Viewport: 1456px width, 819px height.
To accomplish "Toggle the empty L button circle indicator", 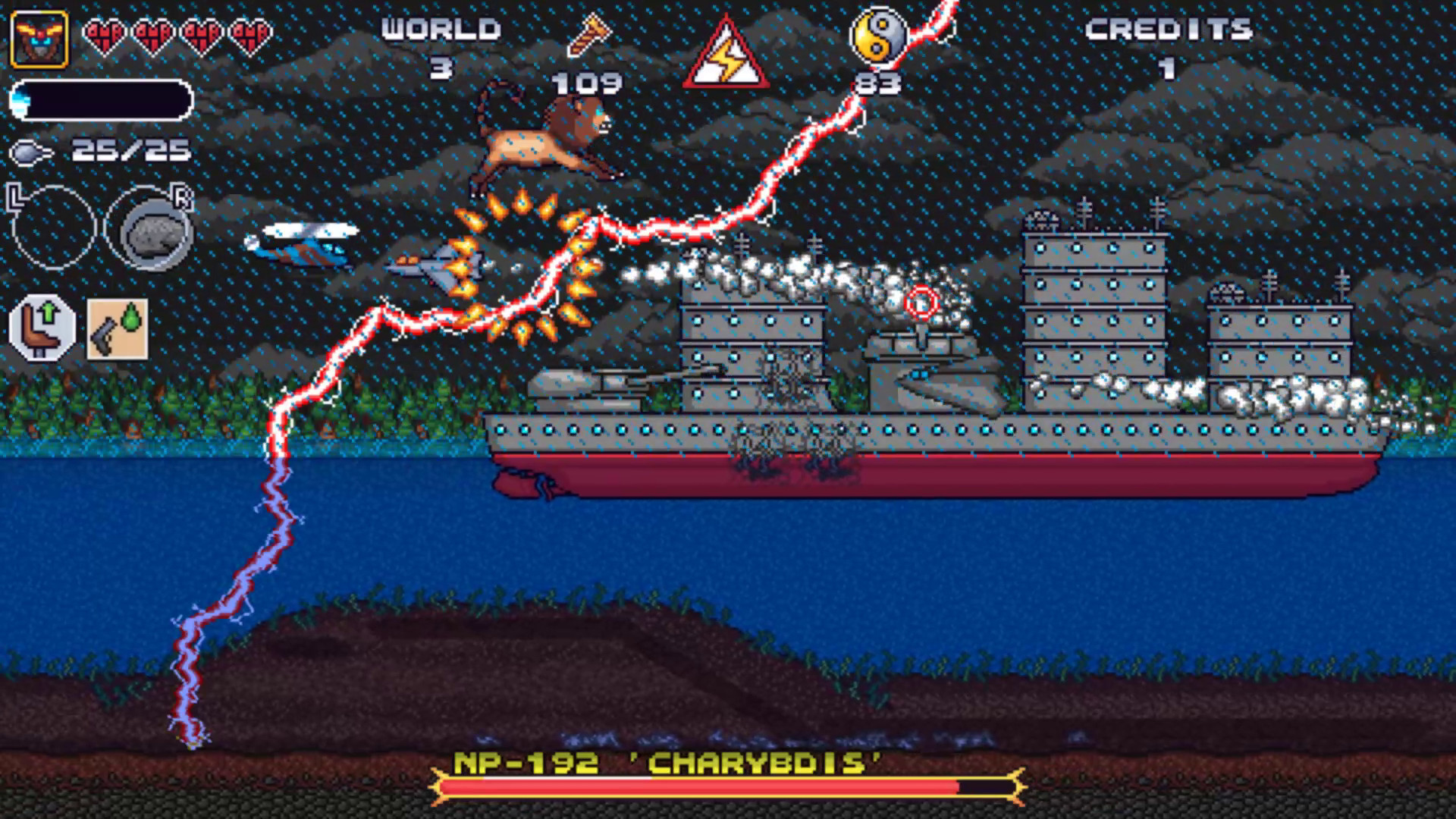I will click(x=53, y=227).
